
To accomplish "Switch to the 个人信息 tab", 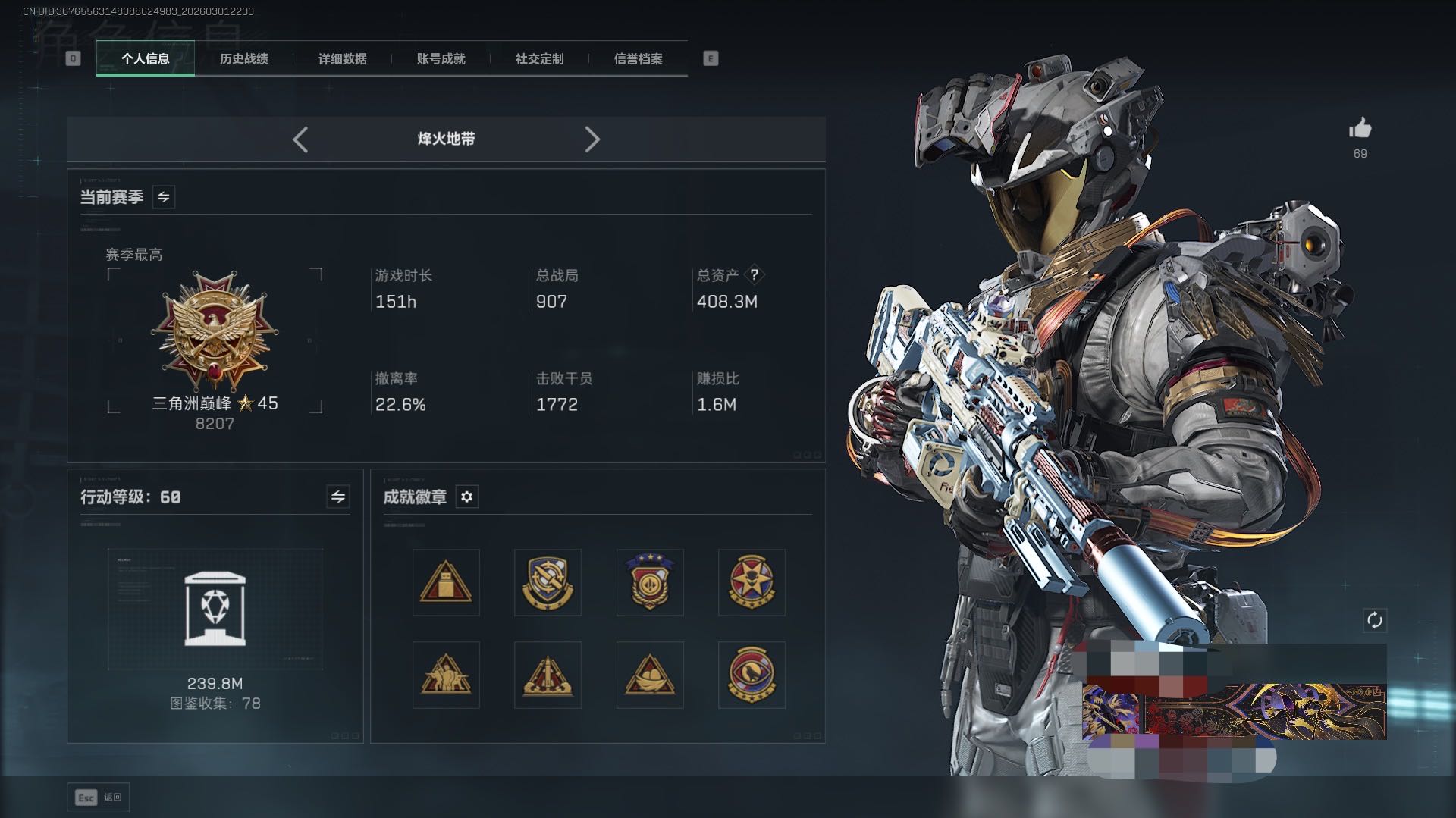I will pos(145,58).
